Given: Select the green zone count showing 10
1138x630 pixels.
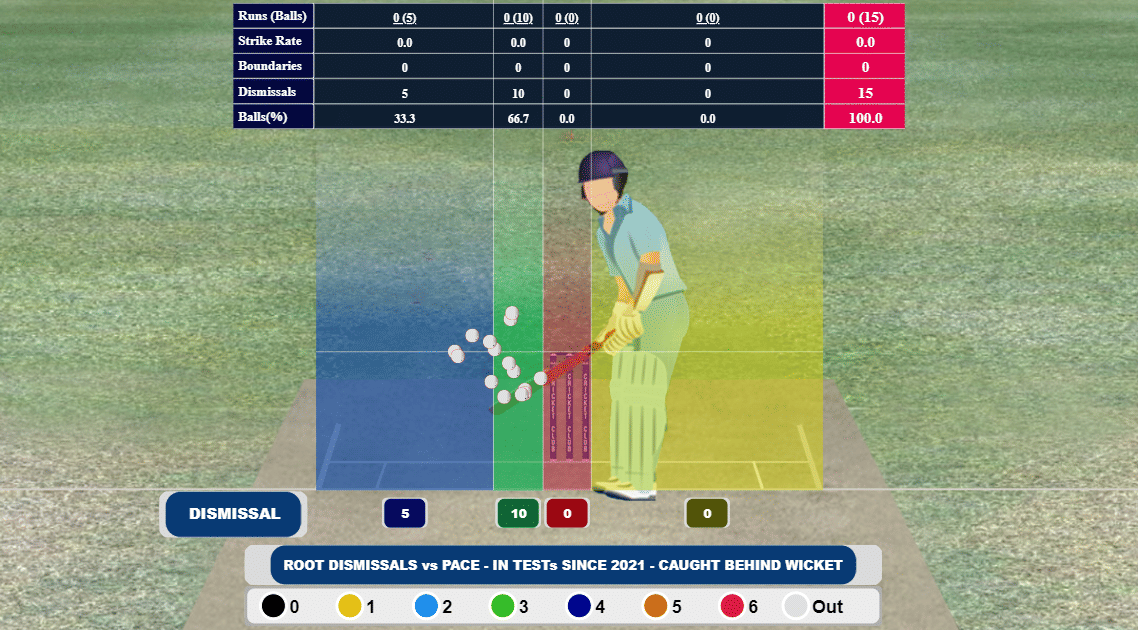Looking at the screenshot, I should [x=518, y=514].
